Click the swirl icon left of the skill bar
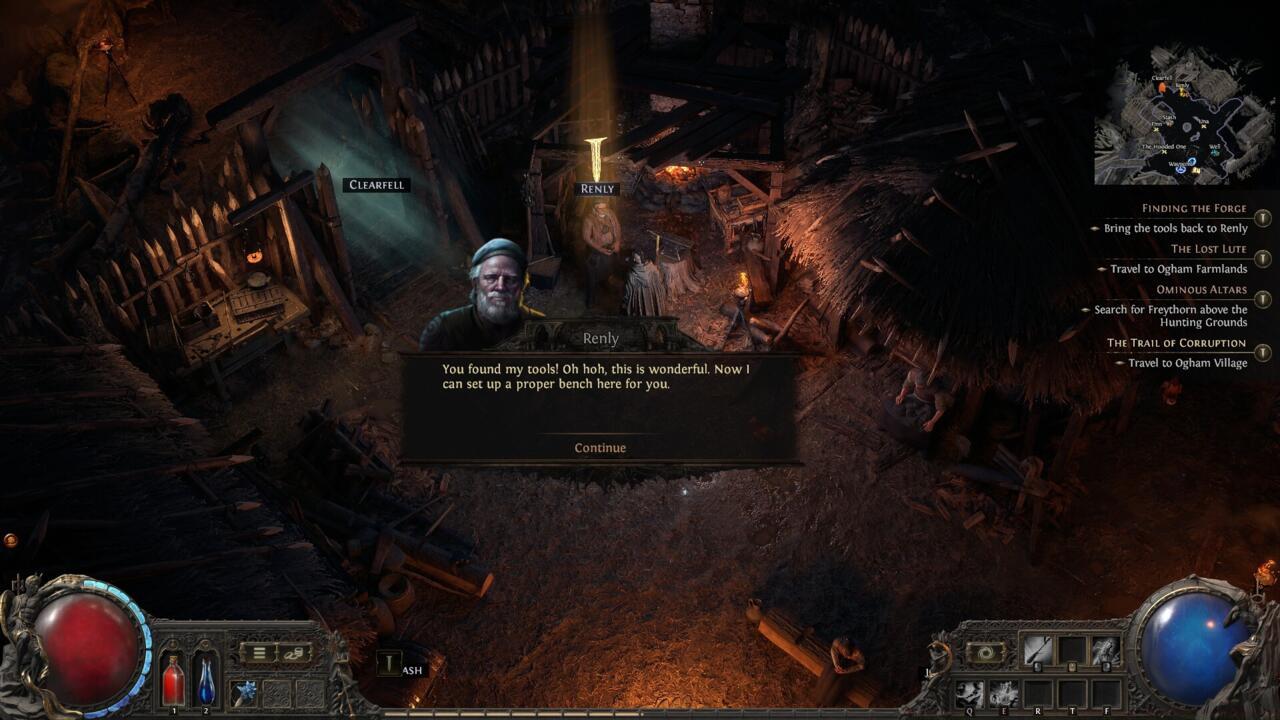Image resolution: width=1280 pixels, height=720 pixels. 986,653
